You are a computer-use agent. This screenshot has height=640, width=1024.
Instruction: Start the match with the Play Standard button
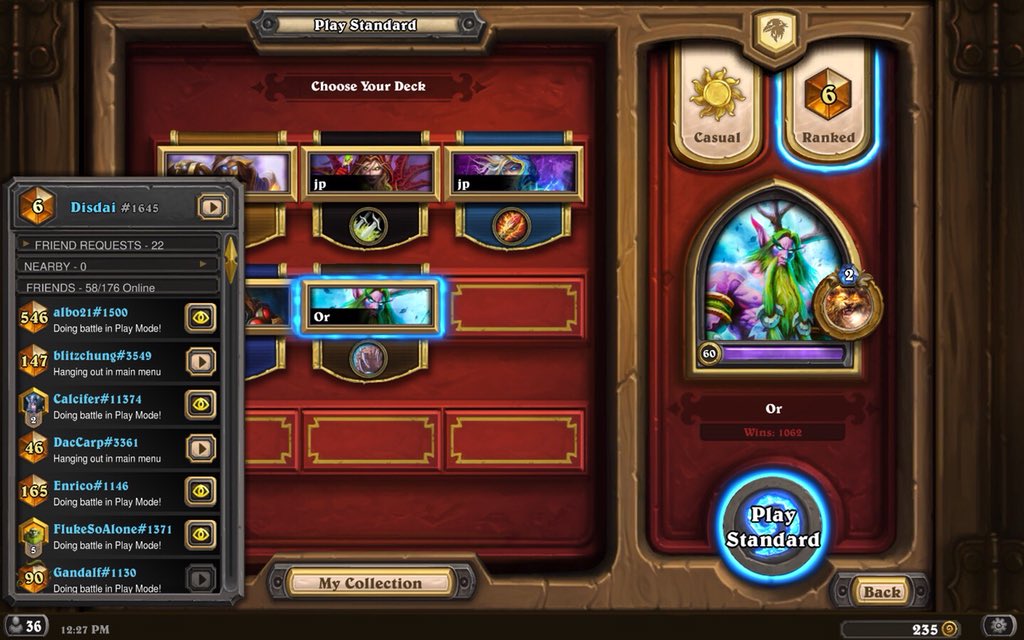click(772, 527)
